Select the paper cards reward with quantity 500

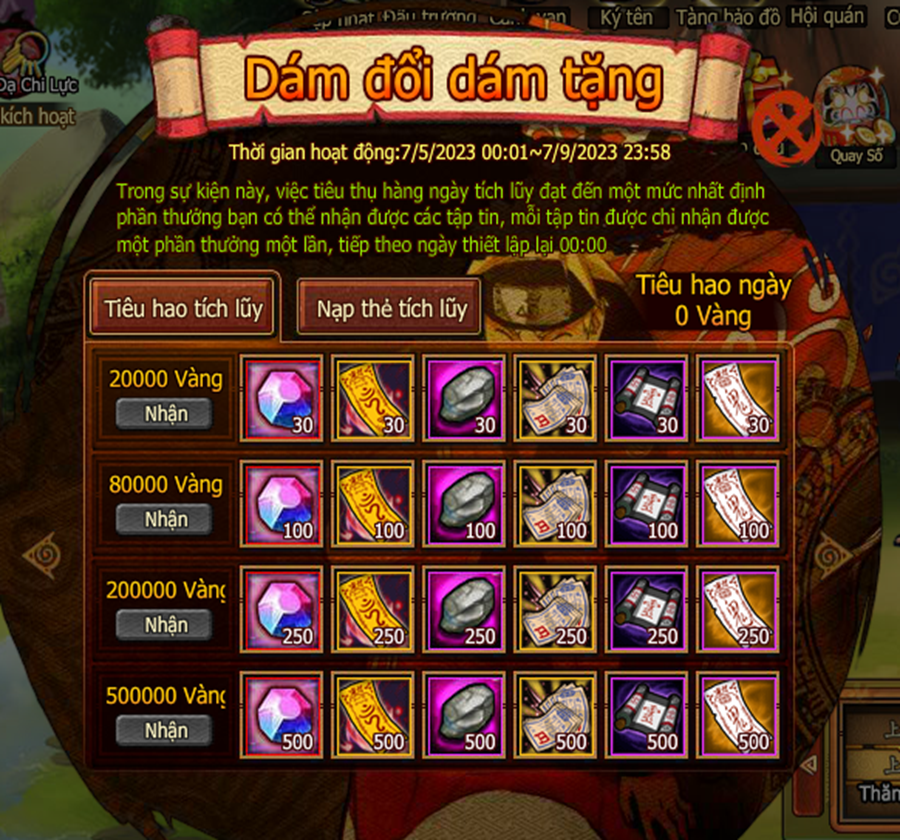click(555, 713)
